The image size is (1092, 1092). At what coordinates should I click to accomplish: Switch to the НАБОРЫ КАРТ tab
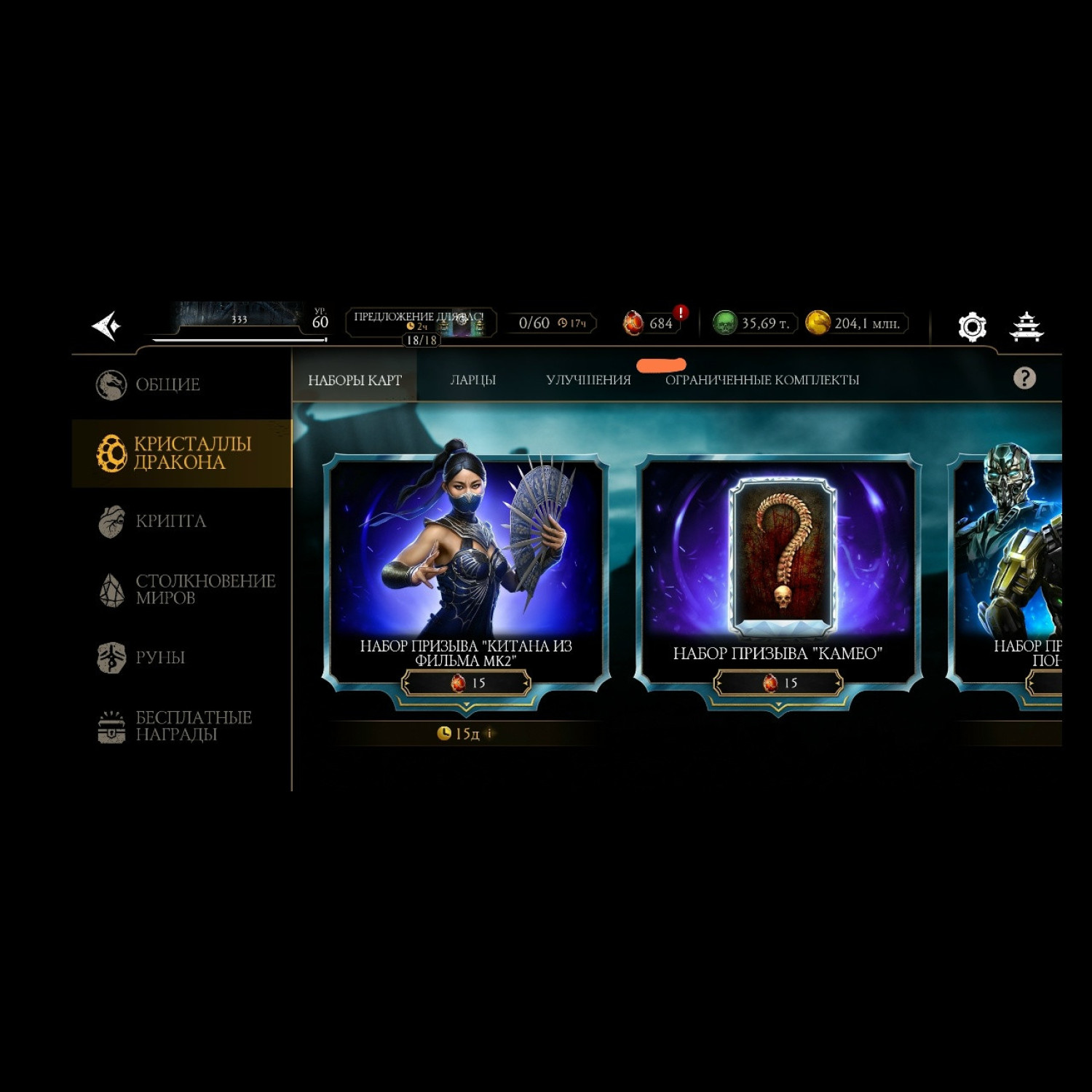tap(355, 380)
